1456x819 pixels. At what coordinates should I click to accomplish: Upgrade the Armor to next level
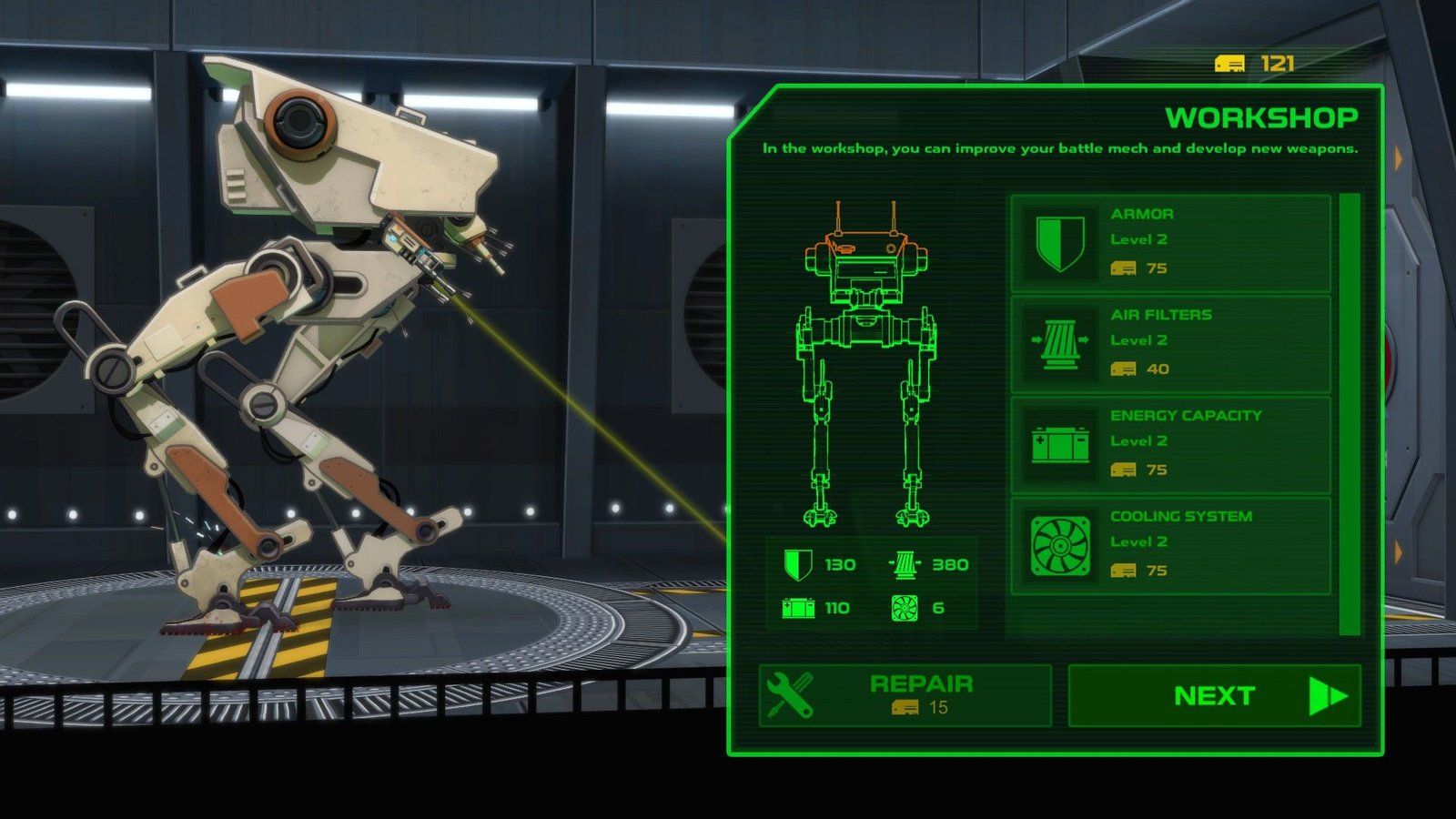point(1170,242)
